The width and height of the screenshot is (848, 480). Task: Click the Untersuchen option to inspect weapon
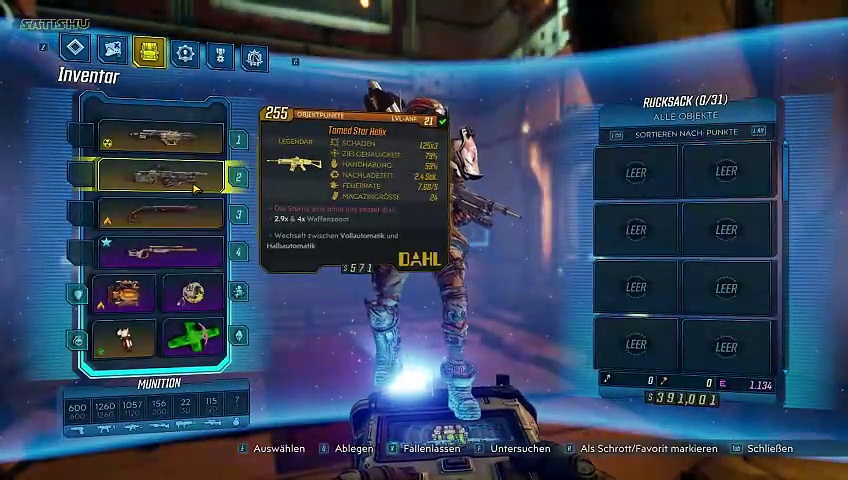(519, 449)
